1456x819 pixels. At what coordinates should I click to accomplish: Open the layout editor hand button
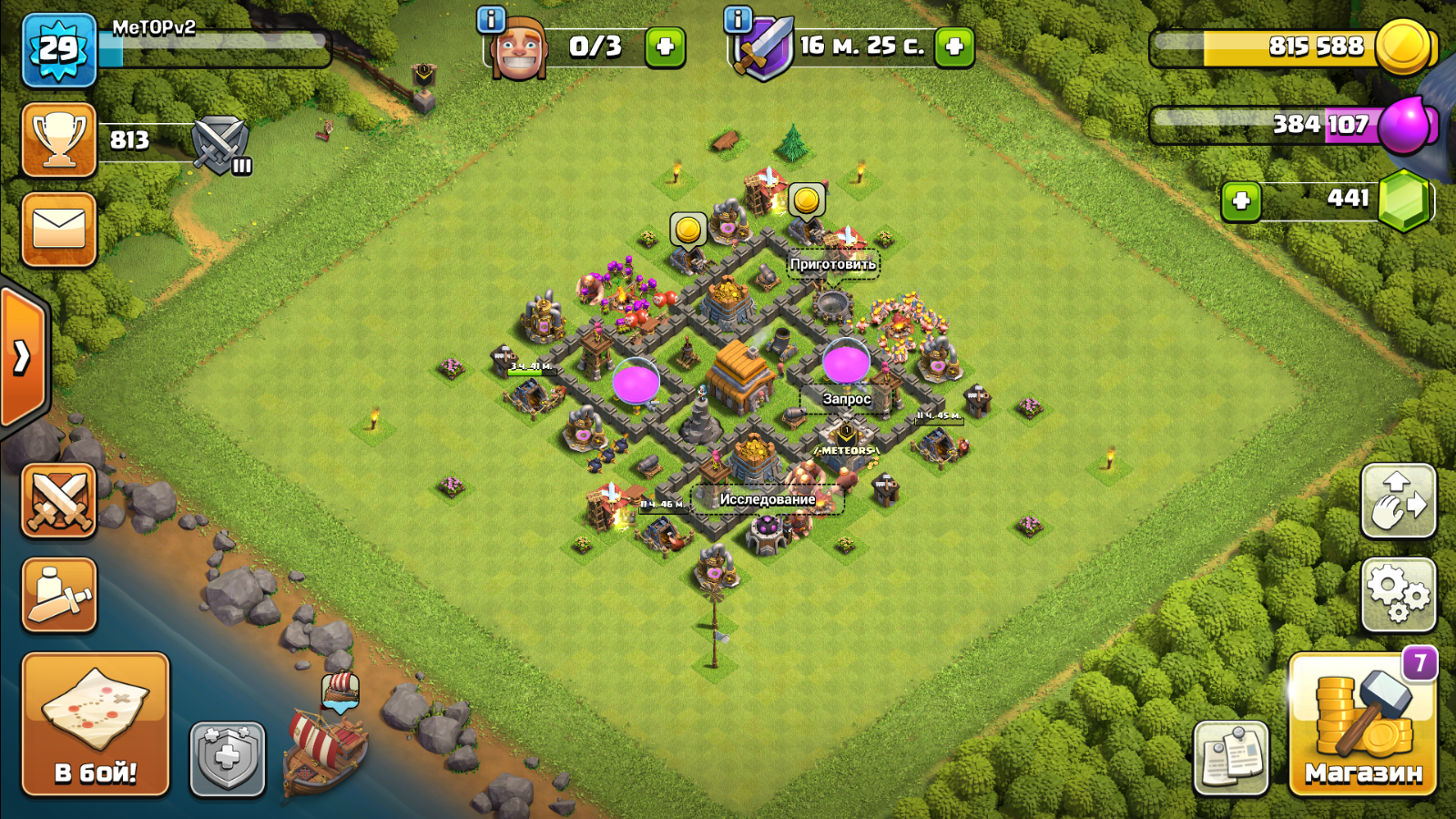(1398, 501)
